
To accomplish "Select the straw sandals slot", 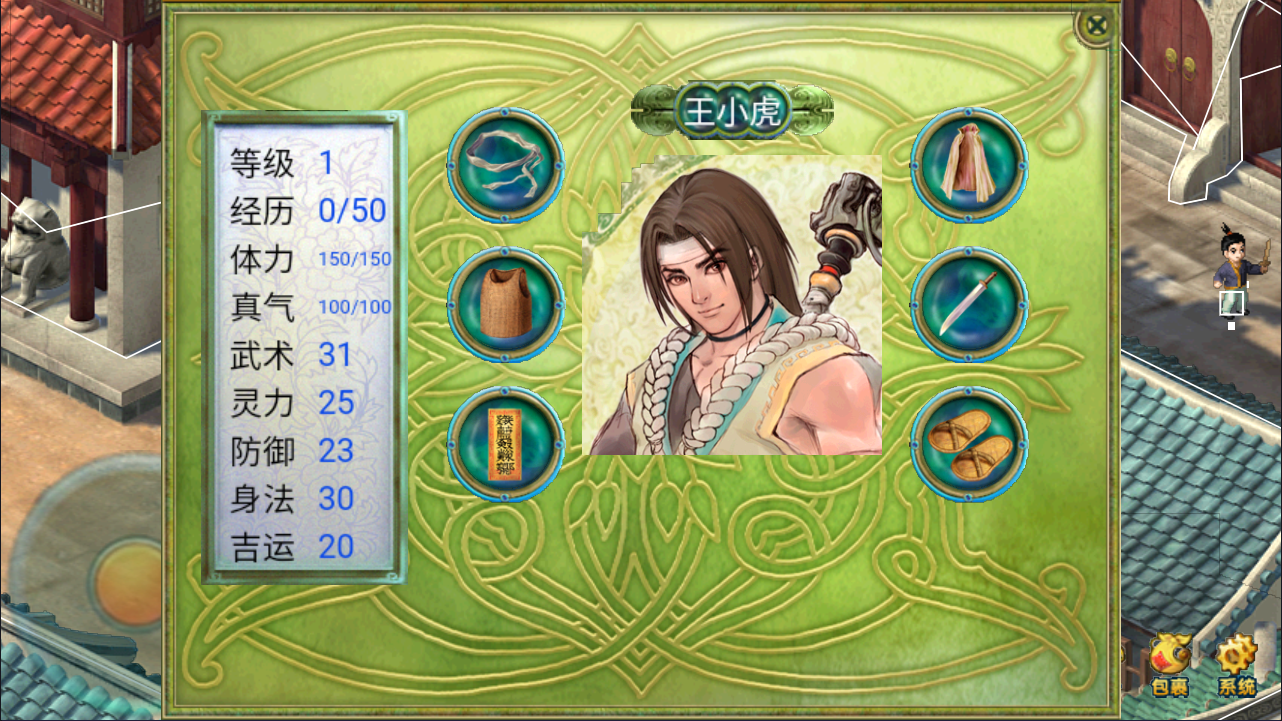I will pyautogui.click(x=968, y=444).
